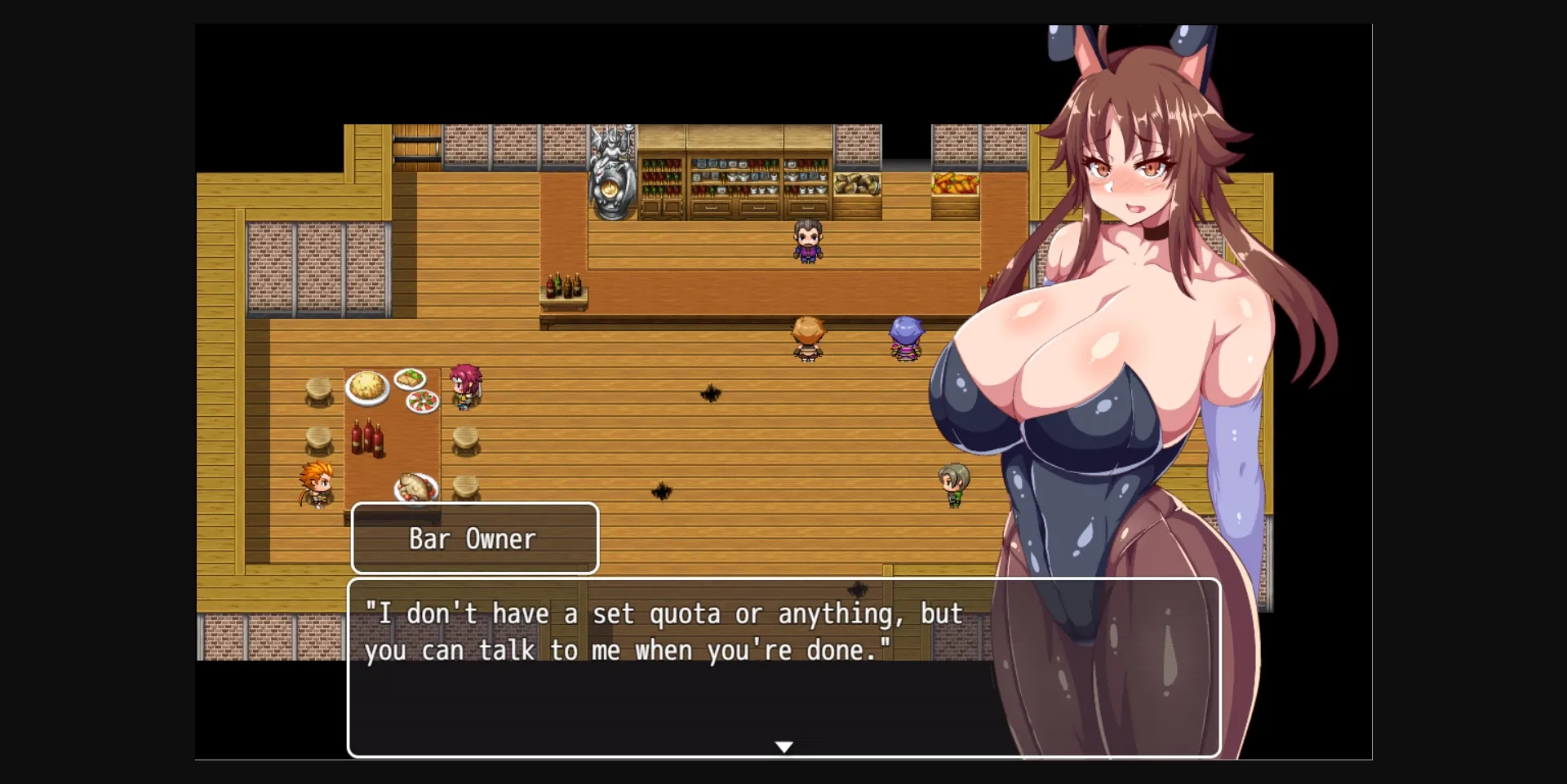Screen dimensions: 1567x784
Task: Select the bartender NPC behind the counter
Action: 806,241
